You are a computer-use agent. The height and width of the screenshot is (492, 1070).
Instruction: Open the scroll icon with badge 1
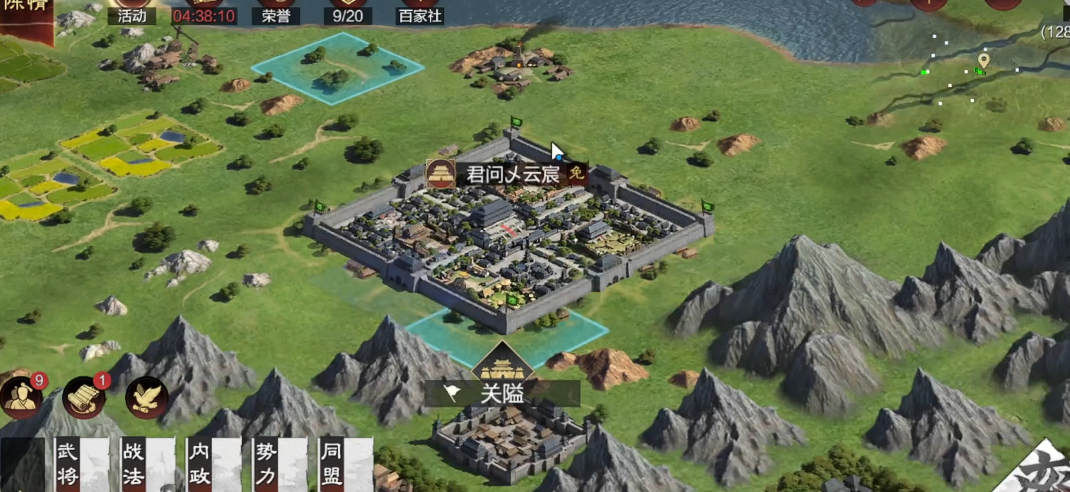click(x=84, y=398)
